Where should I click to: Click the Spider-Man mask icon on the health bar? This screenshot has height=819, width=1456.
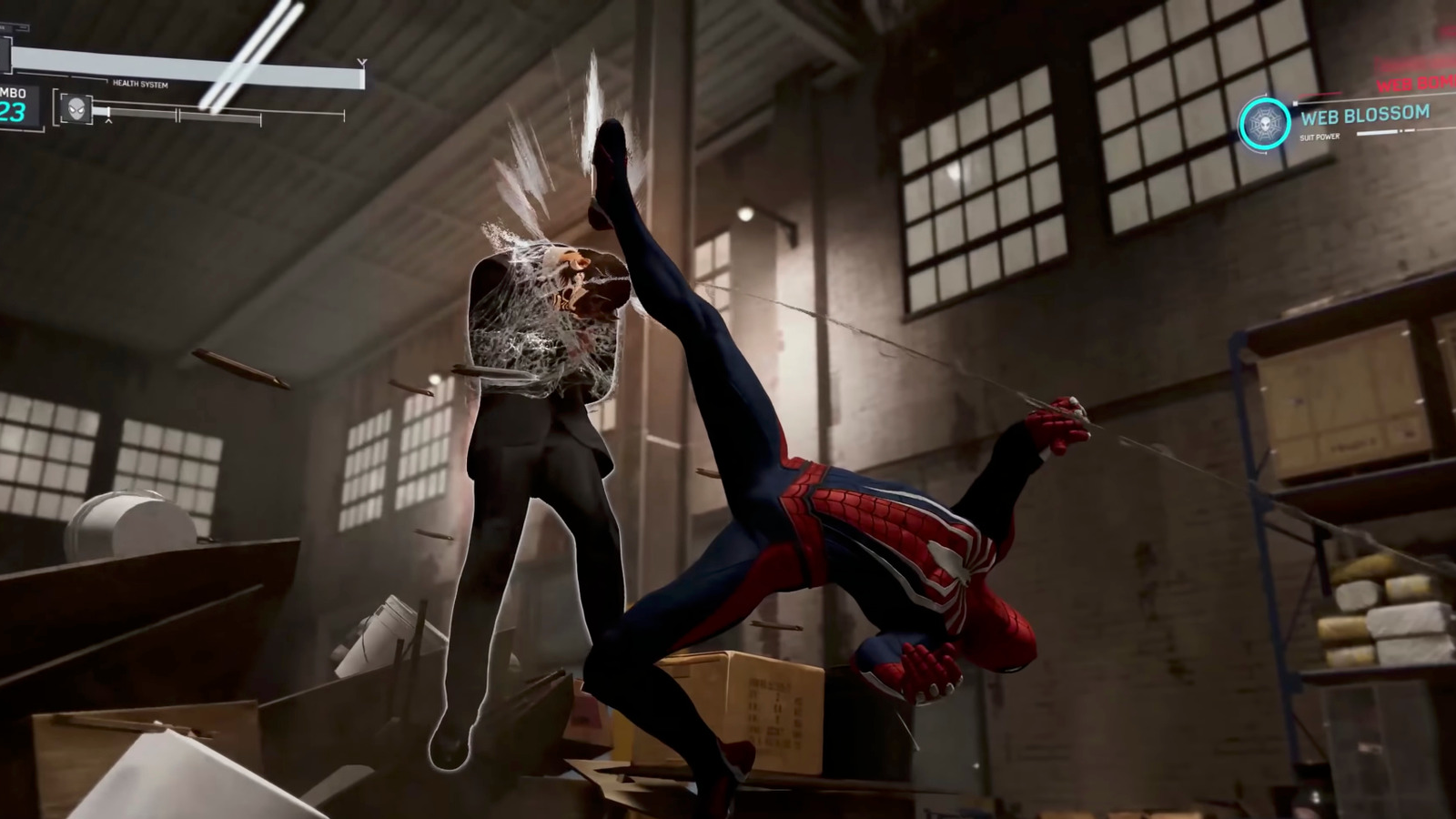click(76, 109)
